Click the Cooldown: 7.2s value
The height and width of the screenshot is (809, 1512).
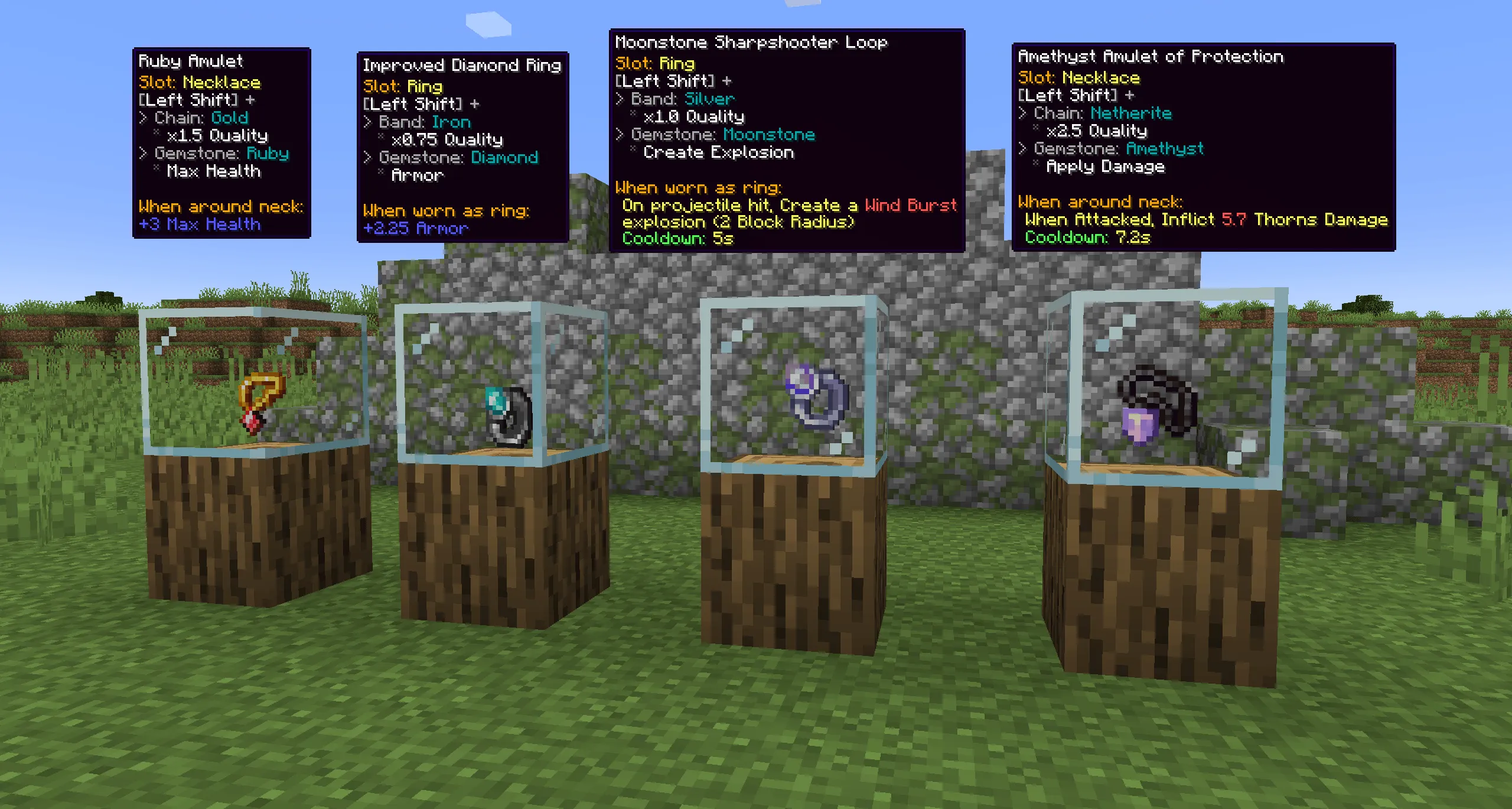point(1086,238)
